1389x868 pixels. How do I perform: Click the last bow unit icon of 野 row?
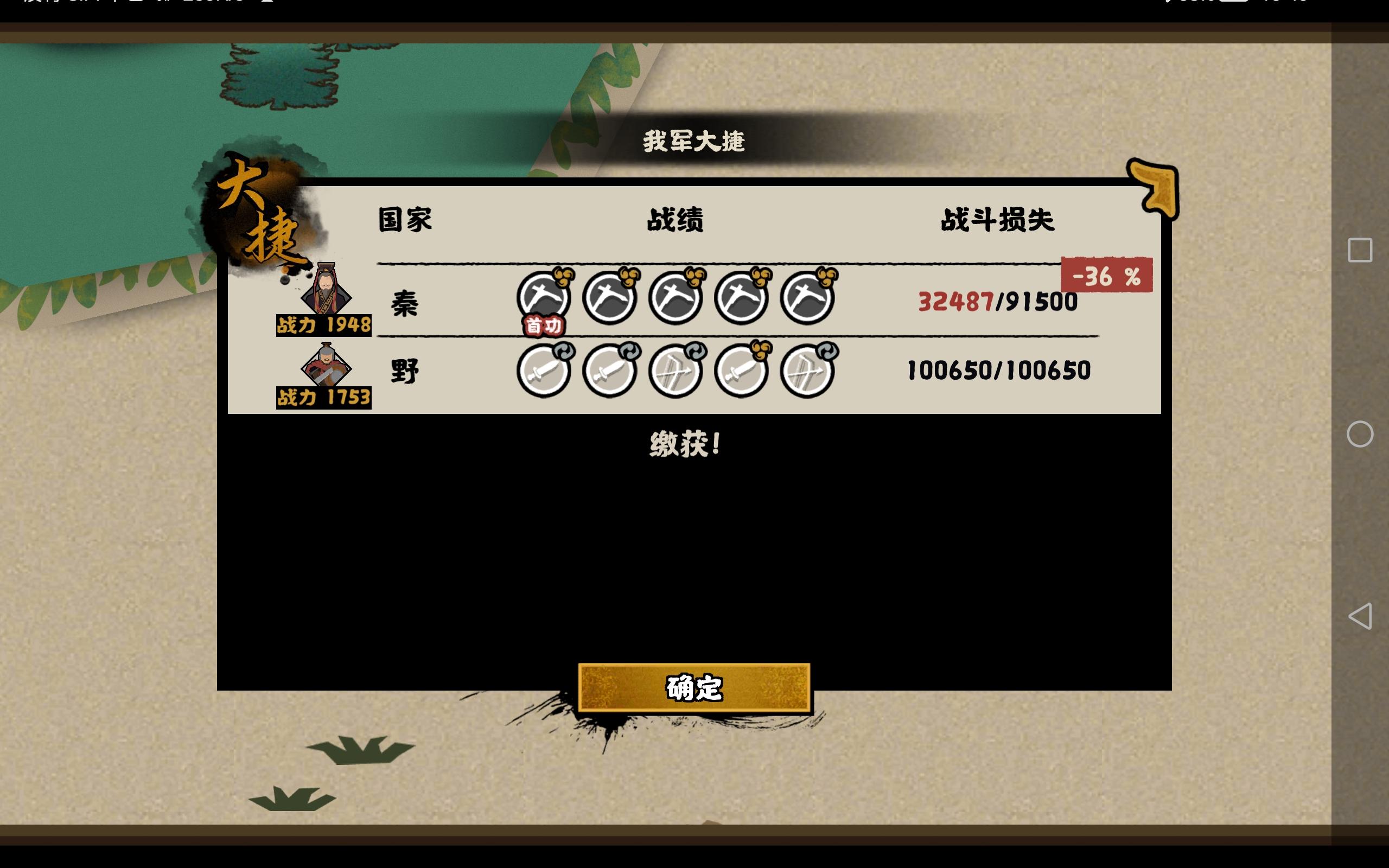click(x=808, y=373)
